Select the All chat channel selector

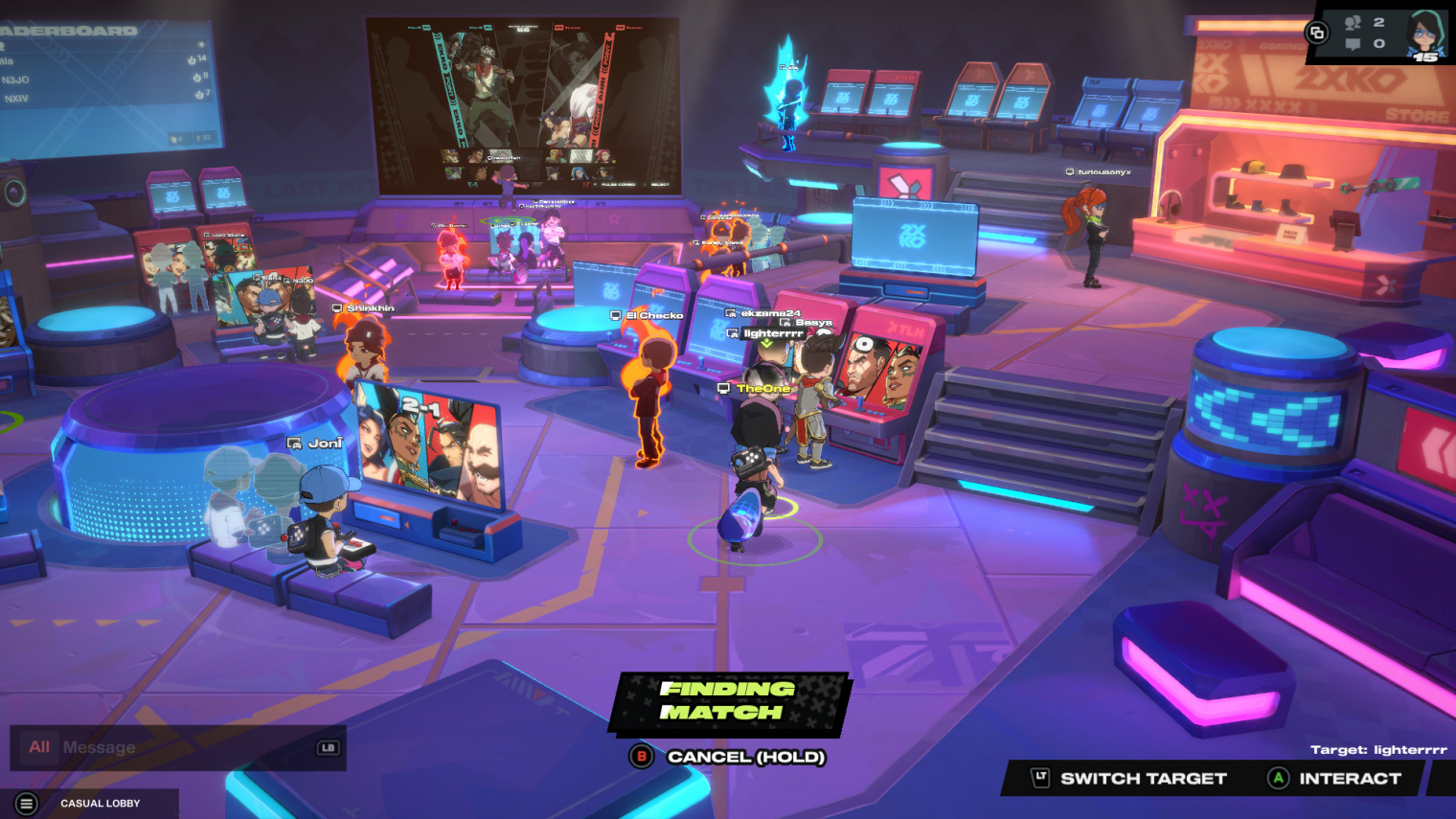click(39, 747)
